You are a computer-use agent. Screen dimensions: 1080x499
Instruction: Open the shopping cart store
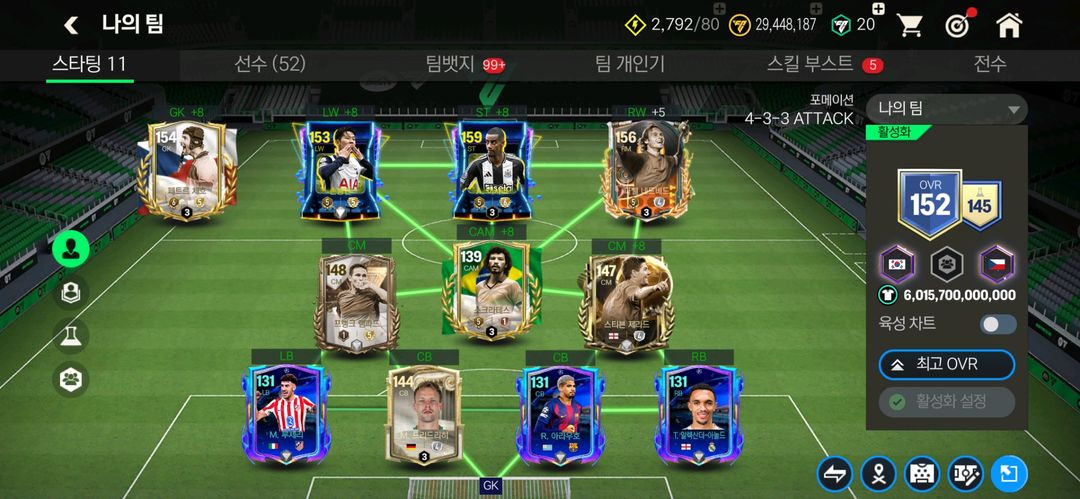909,25
